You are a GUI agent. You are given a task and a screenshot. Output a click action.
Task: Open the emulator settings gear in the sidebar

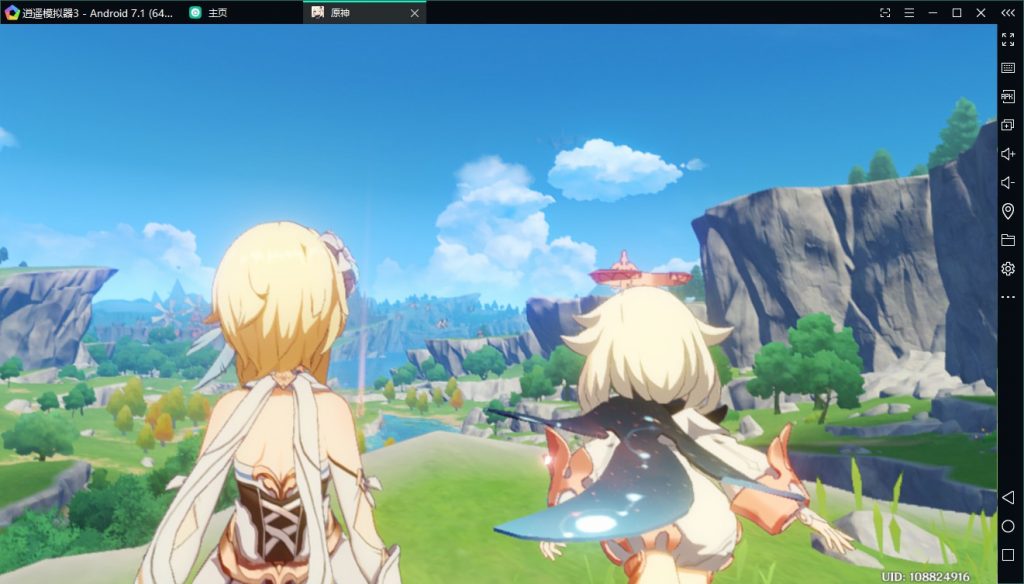tap(1008, 268)
